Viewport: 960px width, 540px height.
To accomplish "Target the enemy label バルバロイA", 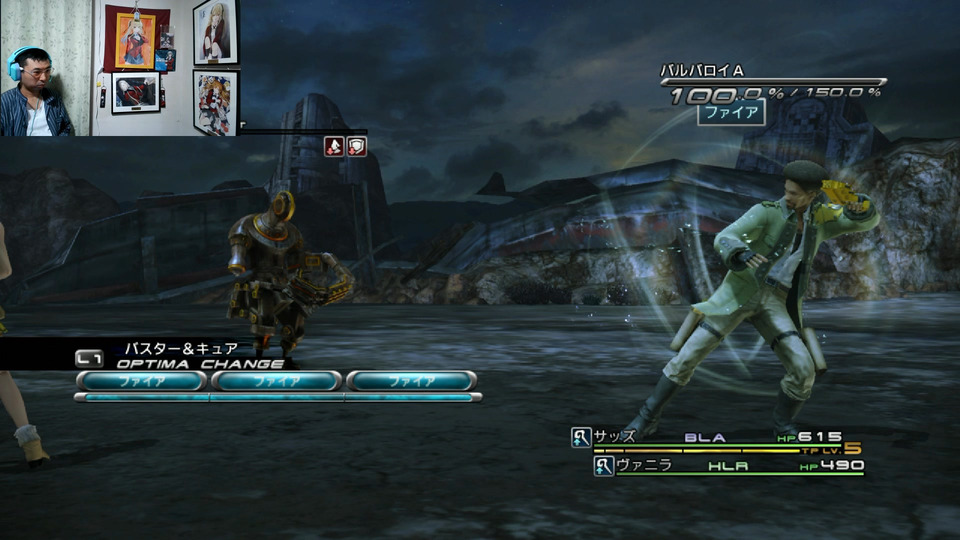I will coord(702,71).
